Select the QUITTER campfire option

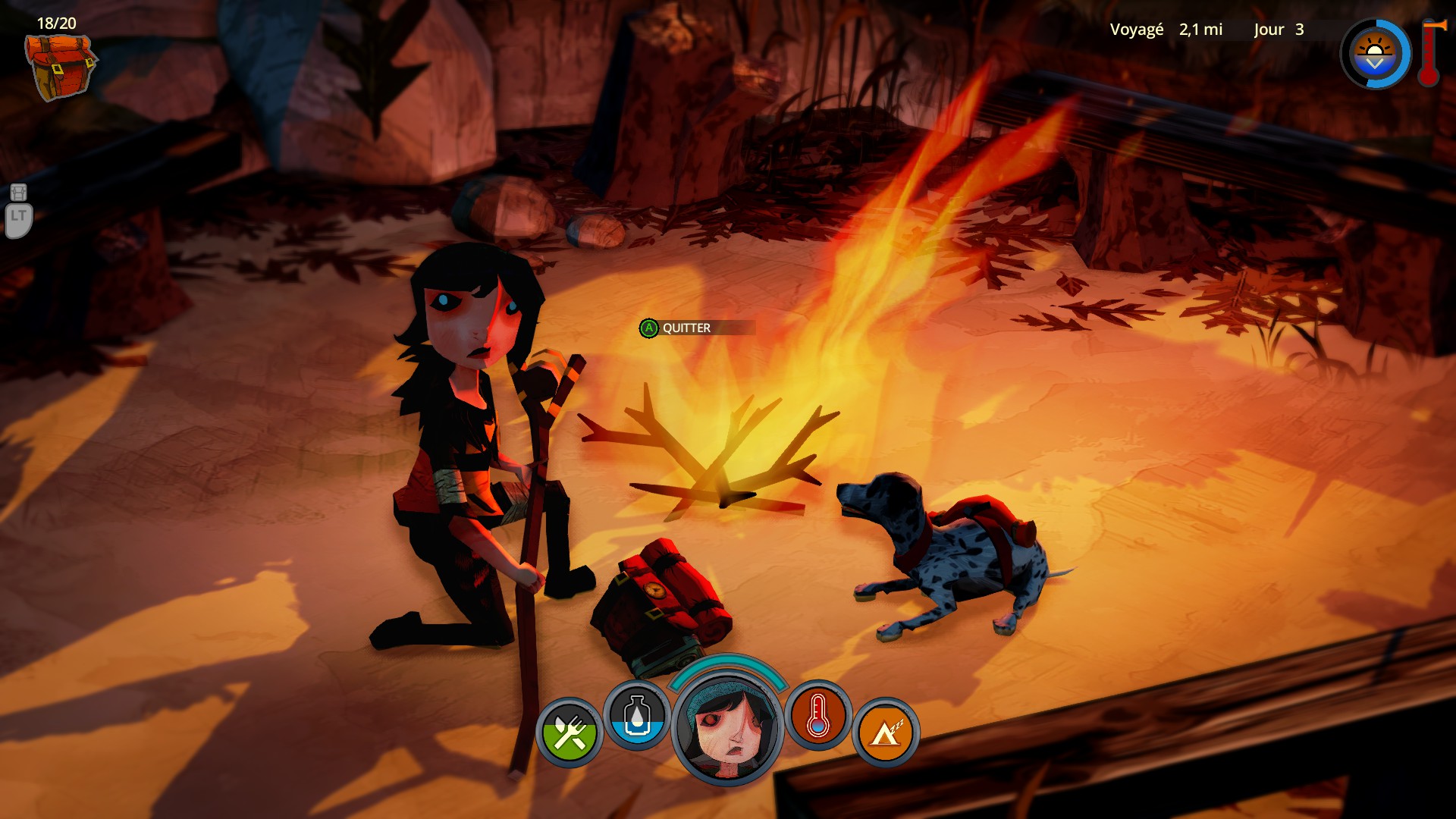pos(686,328)
